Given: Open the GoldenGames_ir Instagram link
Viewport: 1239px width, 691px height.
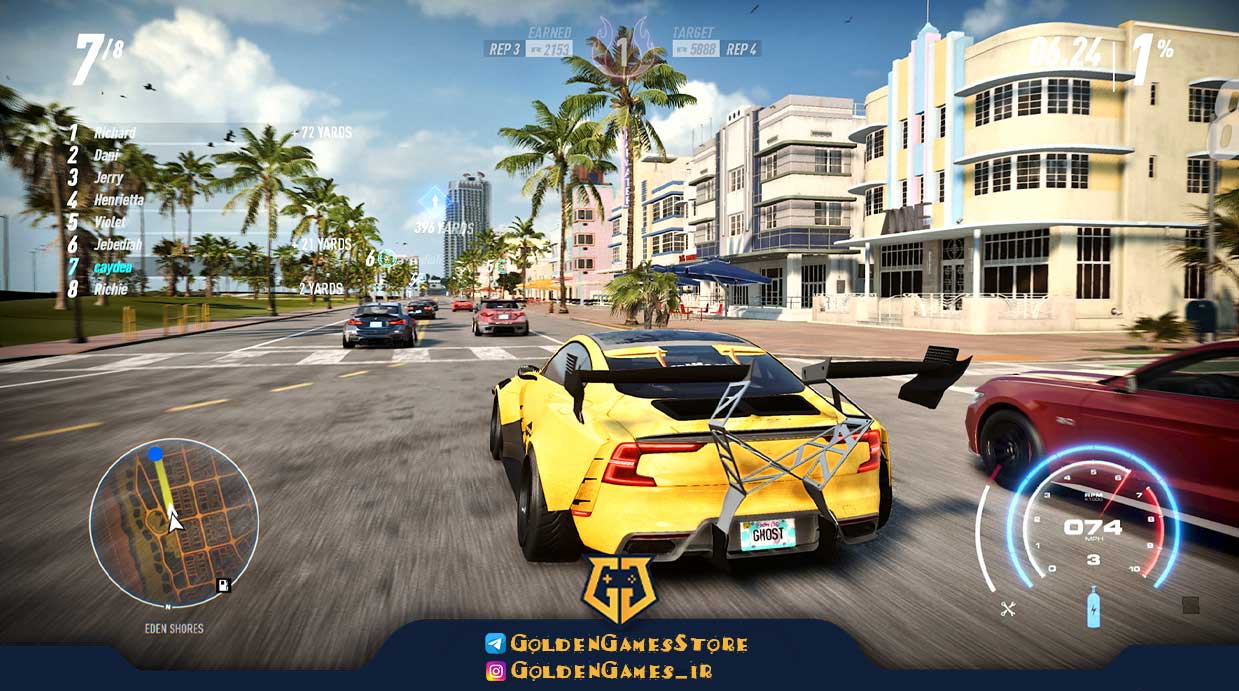Looking at the screenshot, I should pos(599,671).
